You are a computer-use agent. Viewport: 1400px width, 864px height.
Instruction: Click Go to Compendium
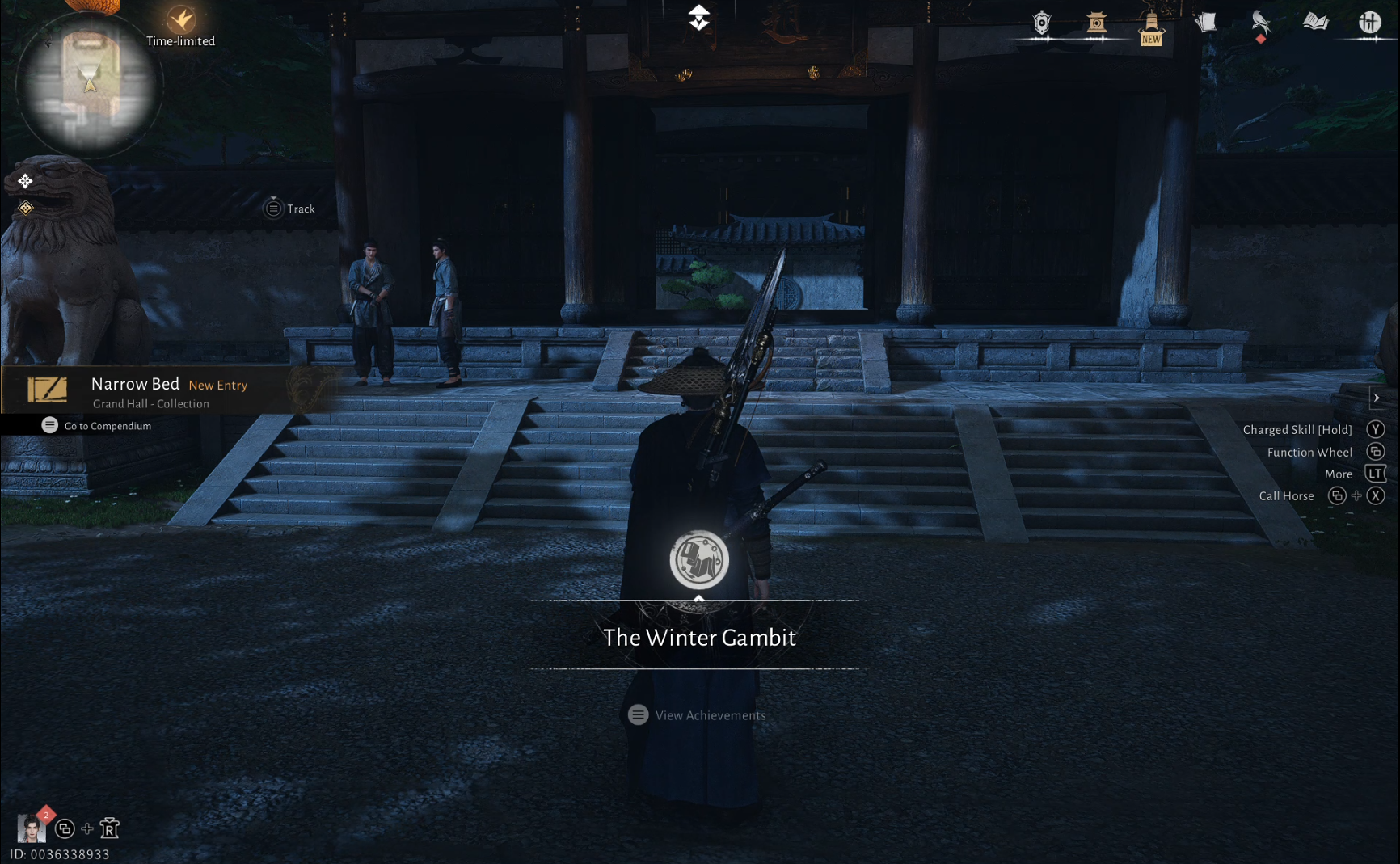click(95, 426)
